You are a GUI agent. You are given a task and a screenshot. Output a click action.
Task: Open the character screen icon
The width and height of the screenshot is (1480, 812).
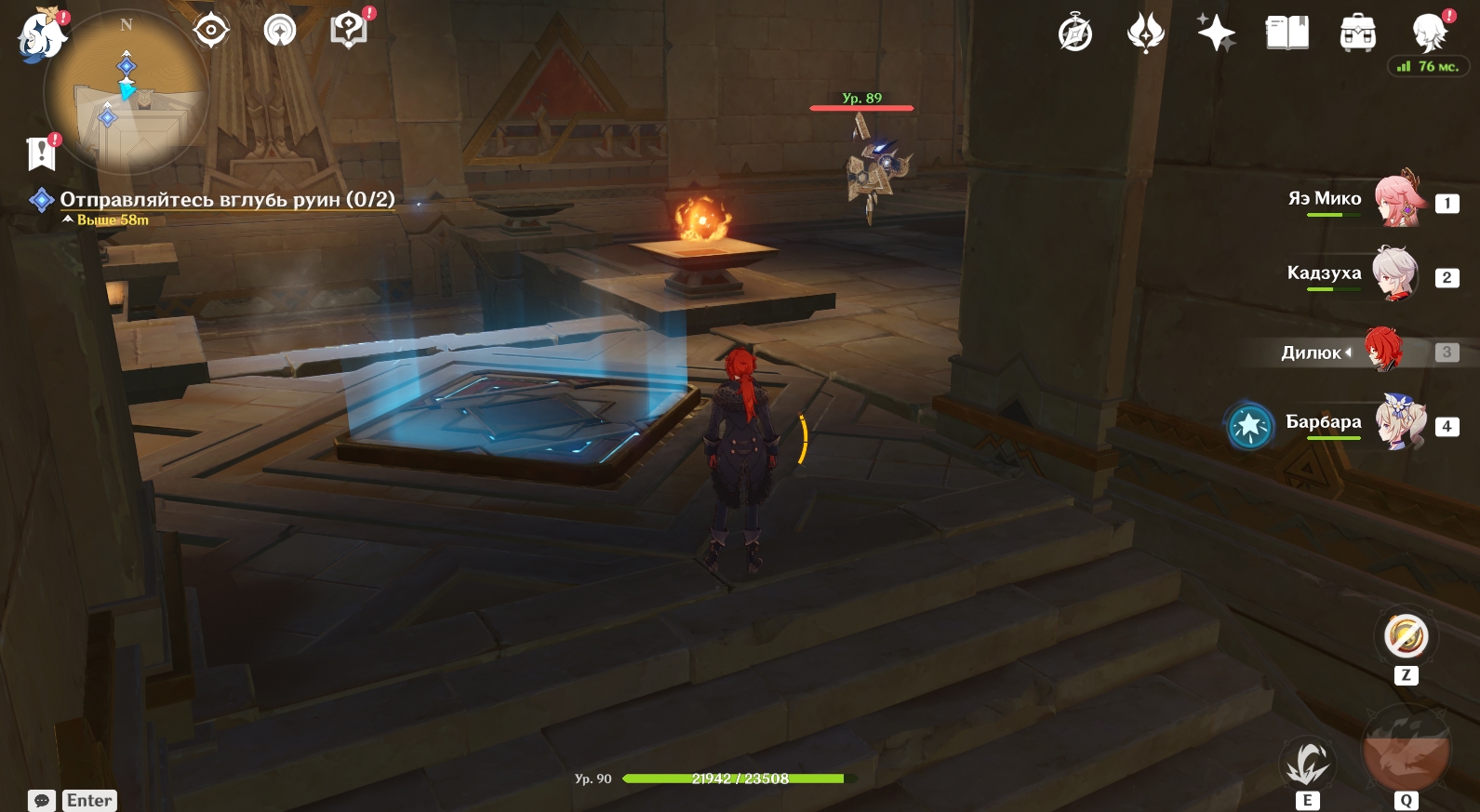(x=1428, y=33)
